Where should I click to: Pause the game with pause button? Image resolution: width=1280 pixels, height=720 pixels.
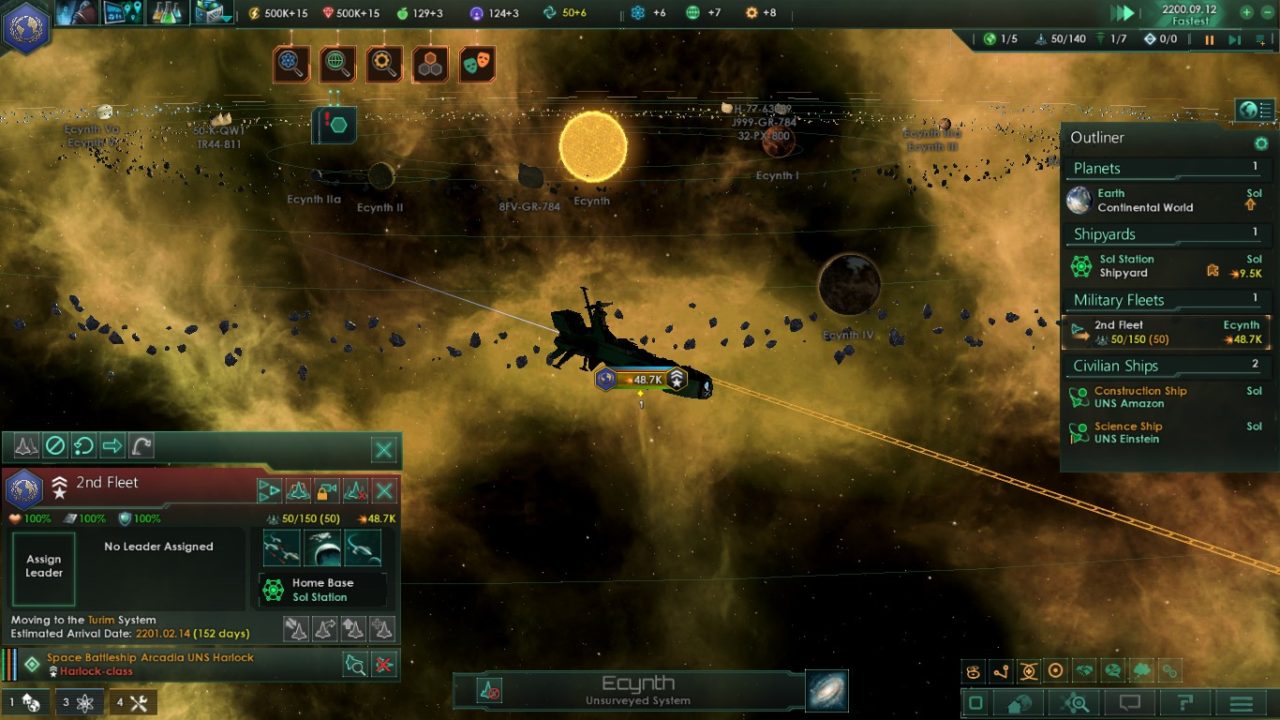1209,40
